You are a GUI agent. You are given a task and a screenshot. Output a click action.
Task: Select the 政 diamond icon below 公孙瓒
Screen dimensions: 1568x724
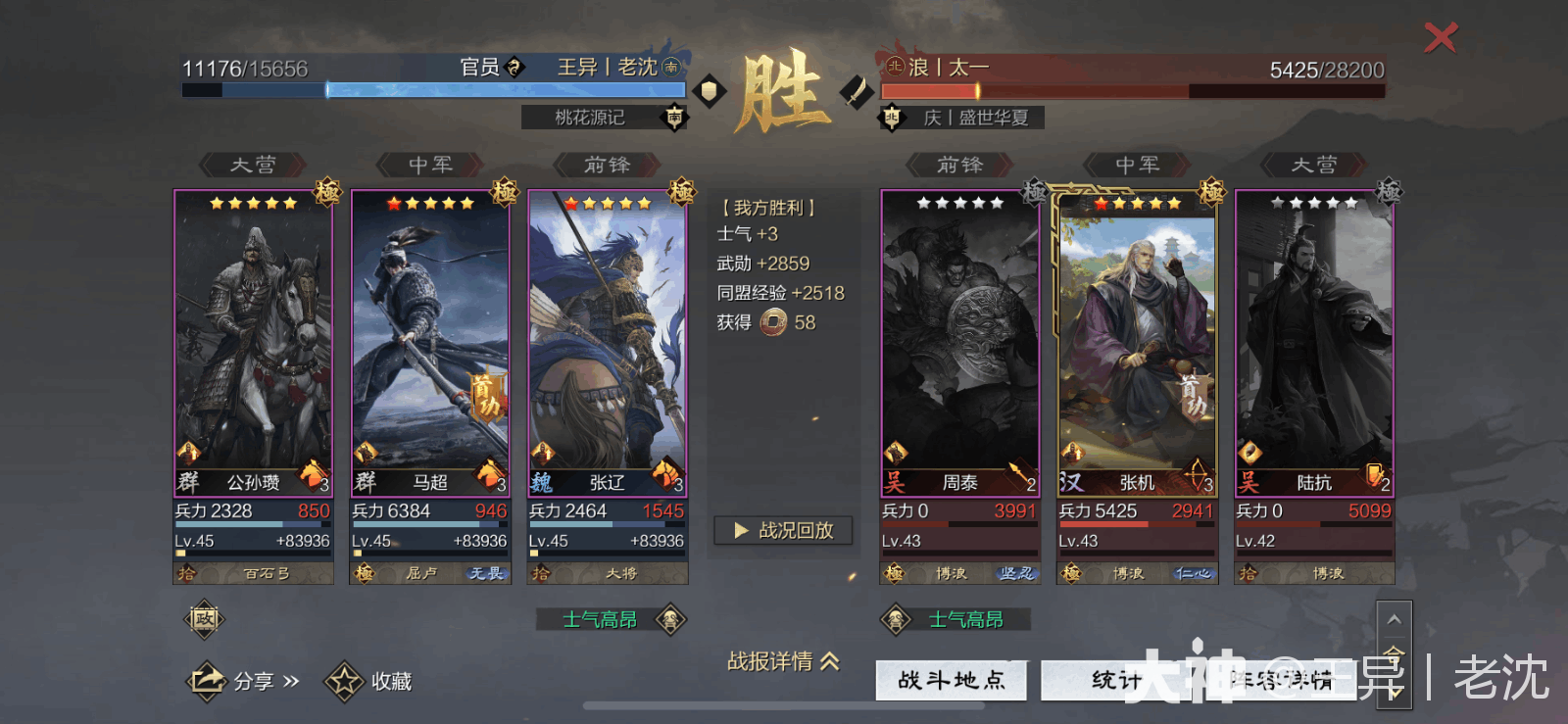point(204,620)
